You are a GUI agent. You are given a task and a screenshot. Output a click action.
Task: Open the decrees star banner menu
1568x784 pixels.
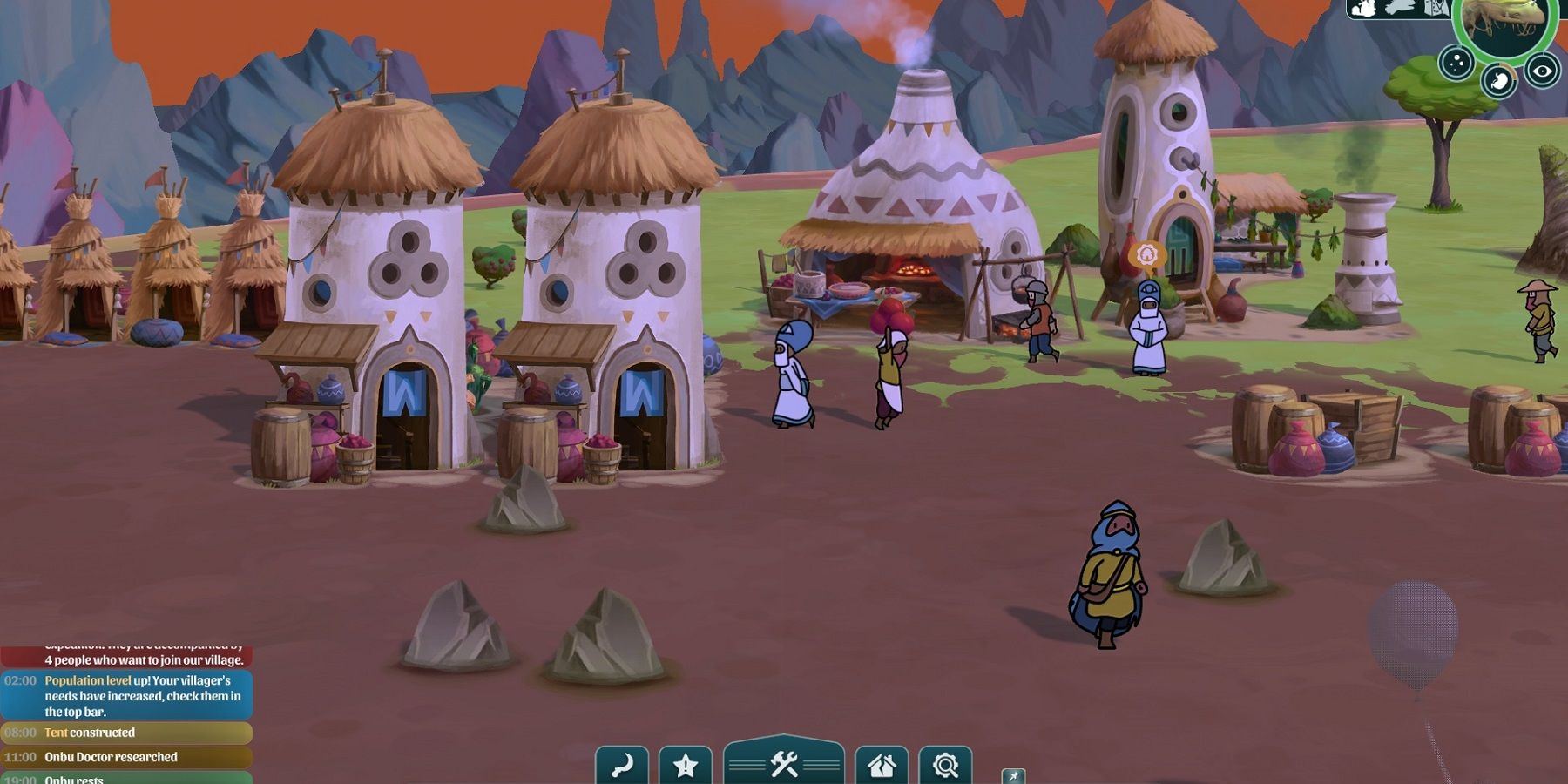click(x=686, y=763)
